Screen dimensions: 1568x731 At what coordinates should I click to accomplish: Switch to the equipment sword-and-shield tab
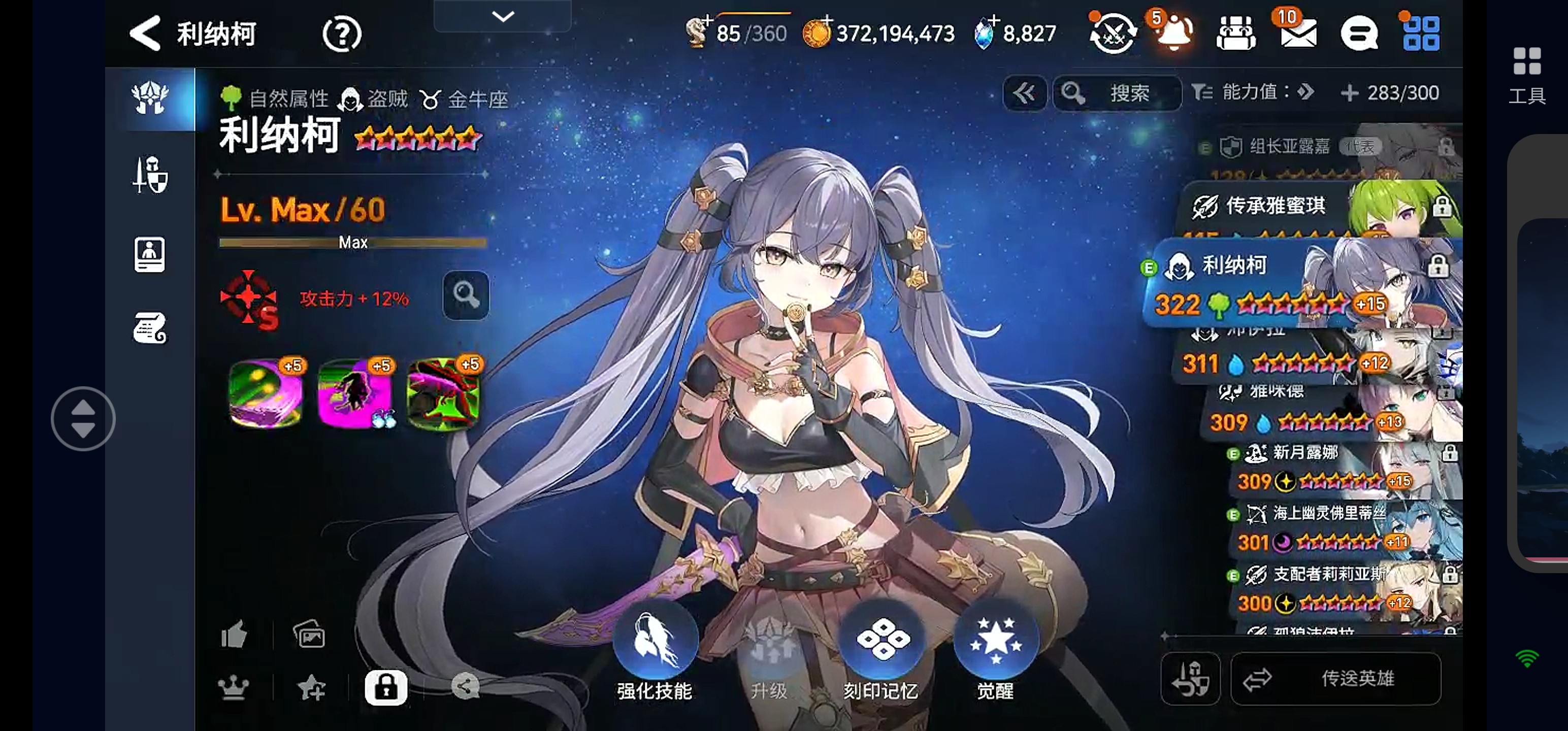(x=150, y=175)
